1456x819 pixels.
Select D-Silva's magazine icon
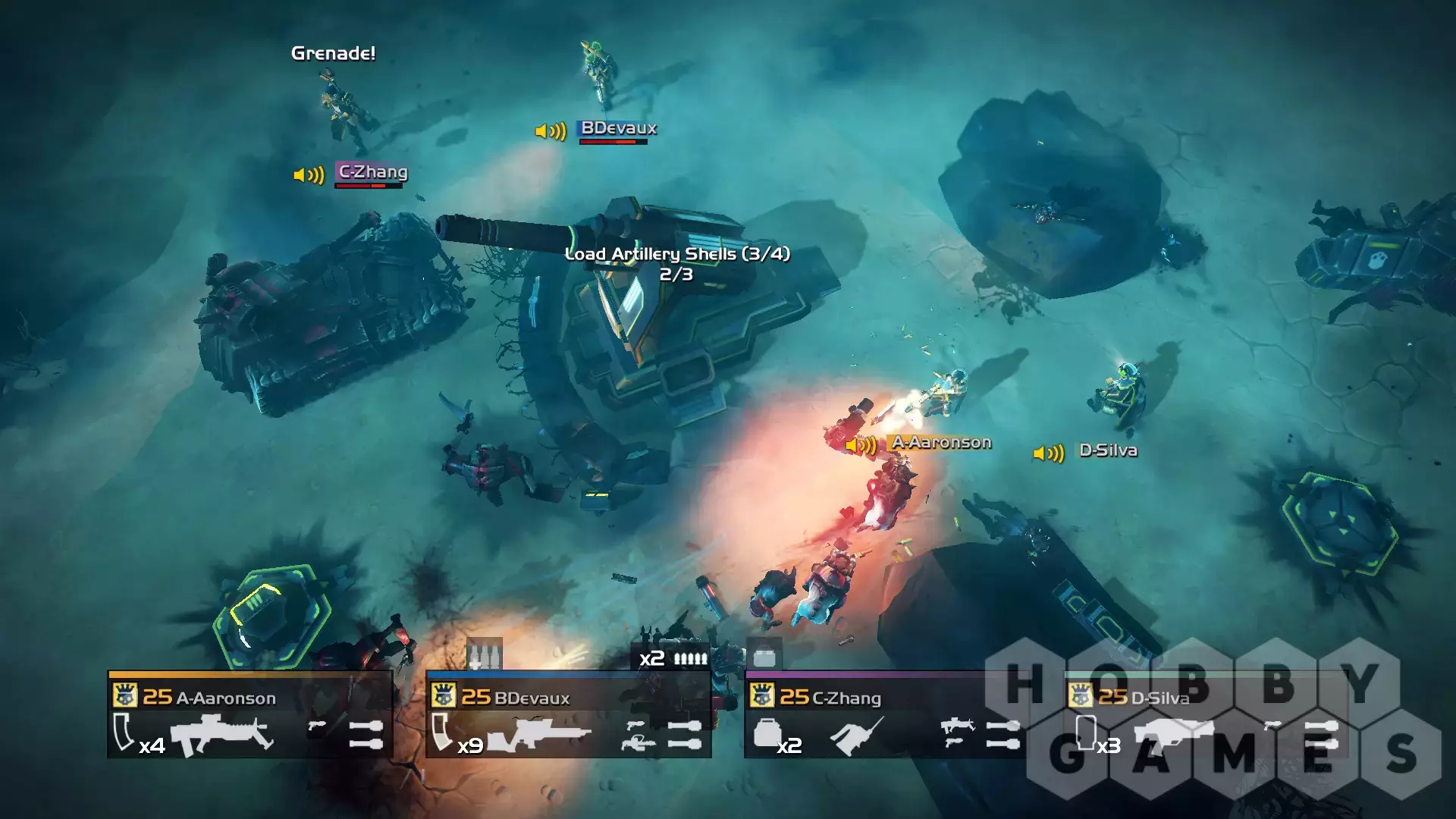1086,732
